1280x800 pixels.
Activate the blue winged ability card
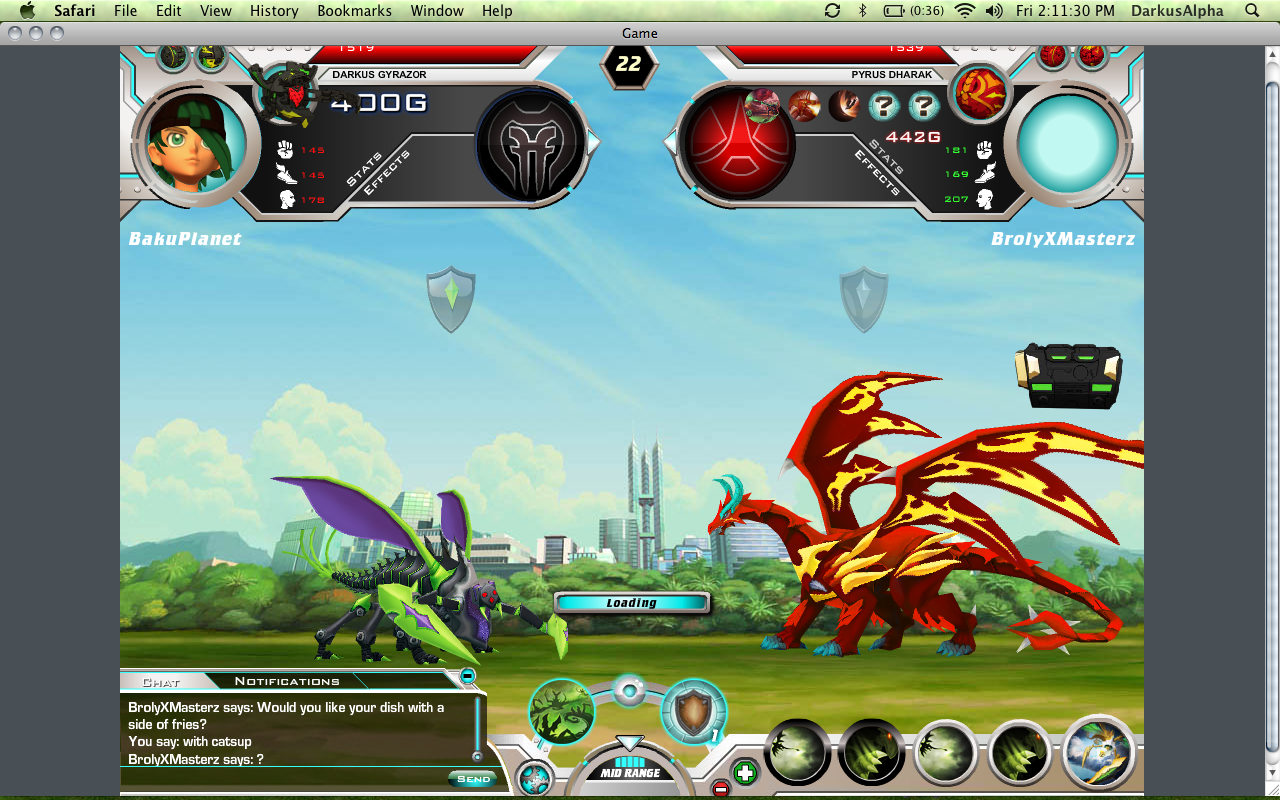[x=1098, y=752]
